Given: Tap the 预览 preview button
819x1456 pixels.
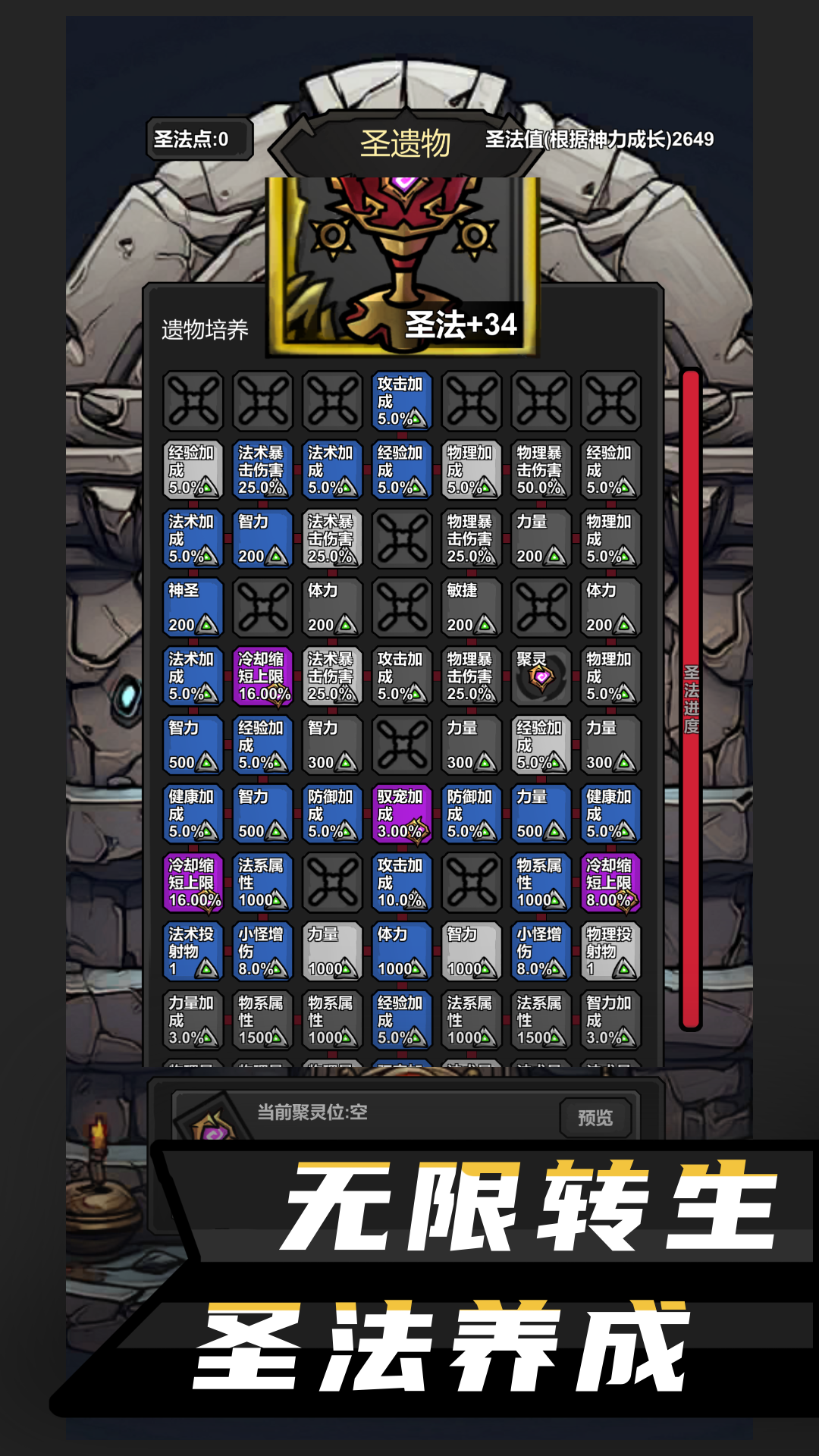Looking at the screenshot, I should [x=595, y=1117].
